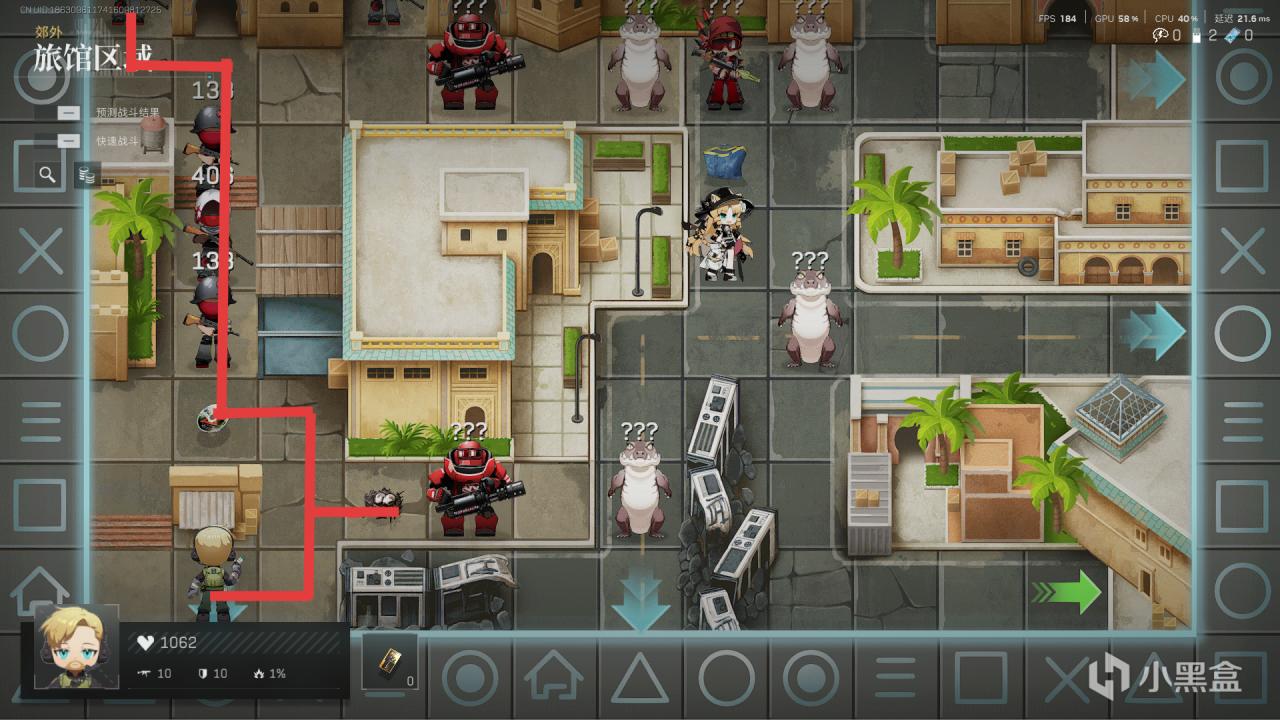1280x720 pixels.
Task: Toggle the 预测战斗结果 option
Action: [69, 113]
